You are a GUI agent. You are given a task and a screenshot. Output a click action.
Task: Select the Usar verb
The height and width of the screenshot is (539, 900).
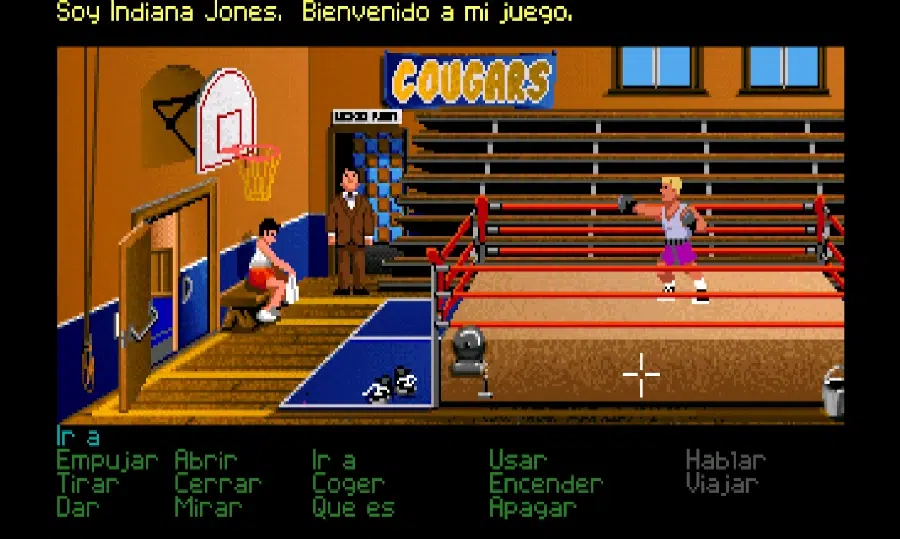[x=518, y=461]
